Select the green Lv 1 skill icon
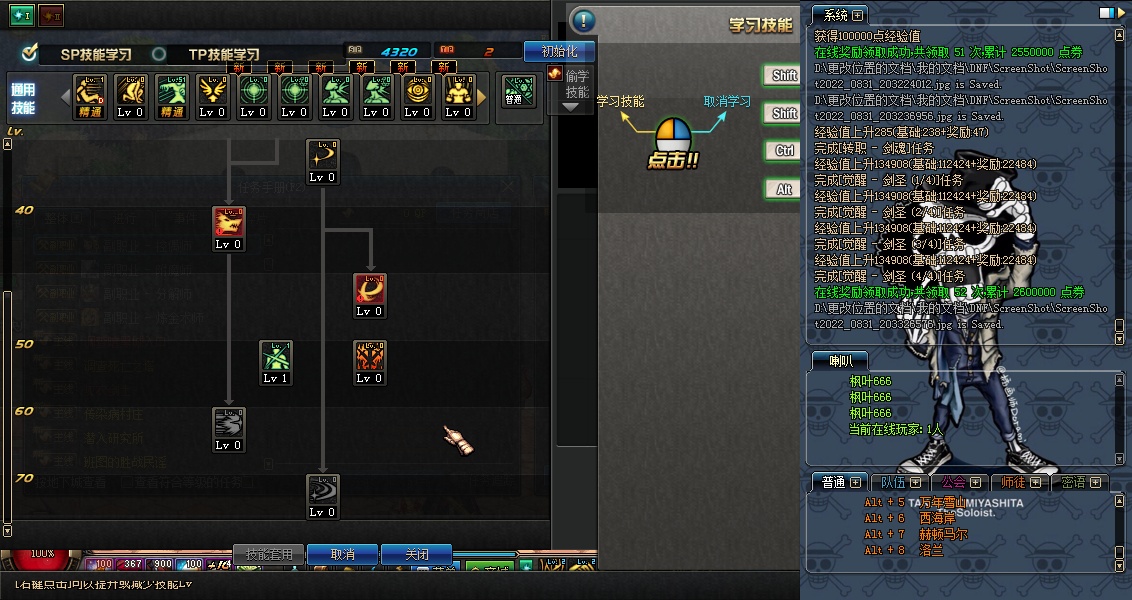Image resolution: width=1132 pixels, height=600 pixels. (x=276, y=356)
